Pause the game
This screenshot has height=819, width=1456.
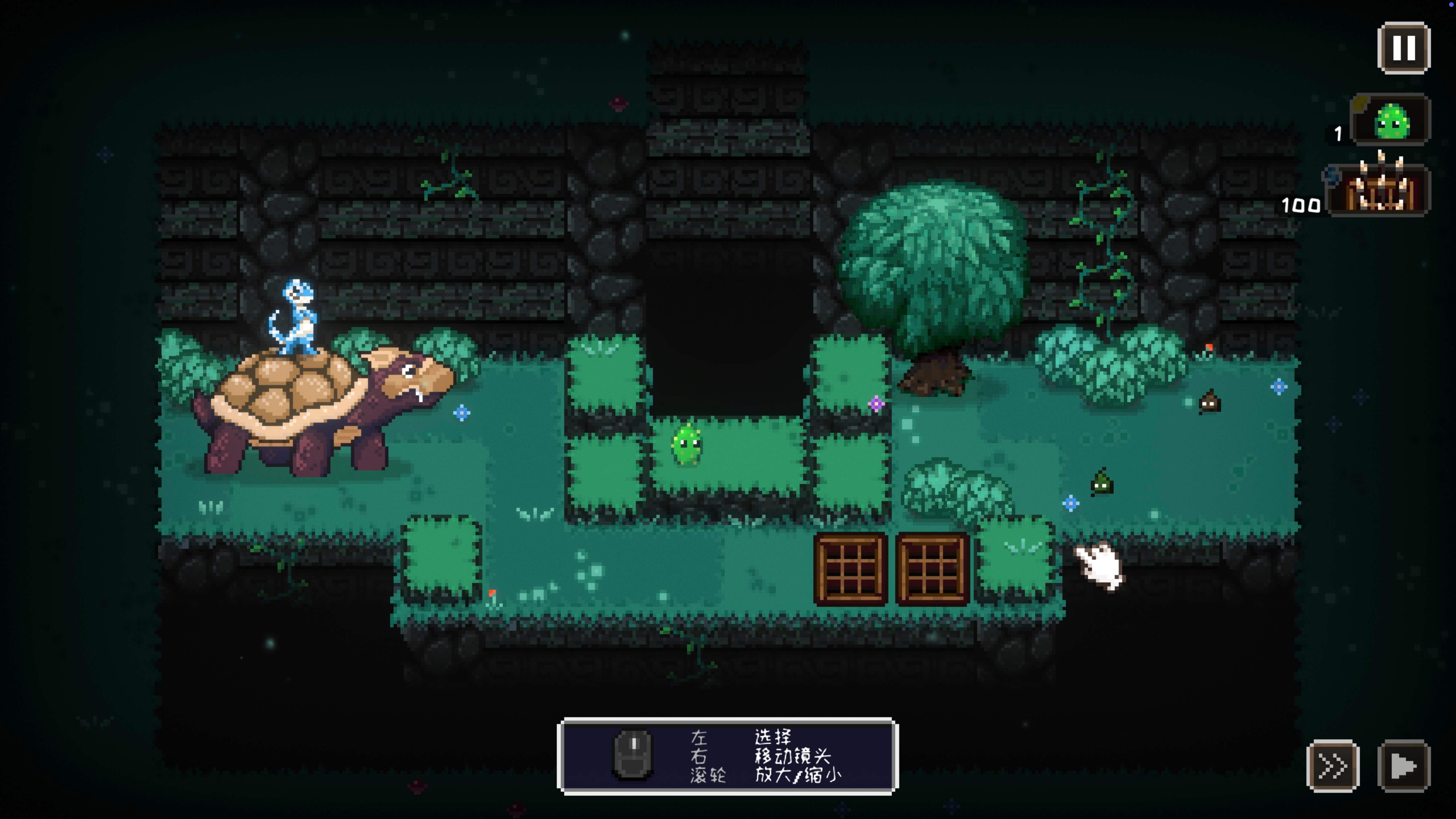1403,48
